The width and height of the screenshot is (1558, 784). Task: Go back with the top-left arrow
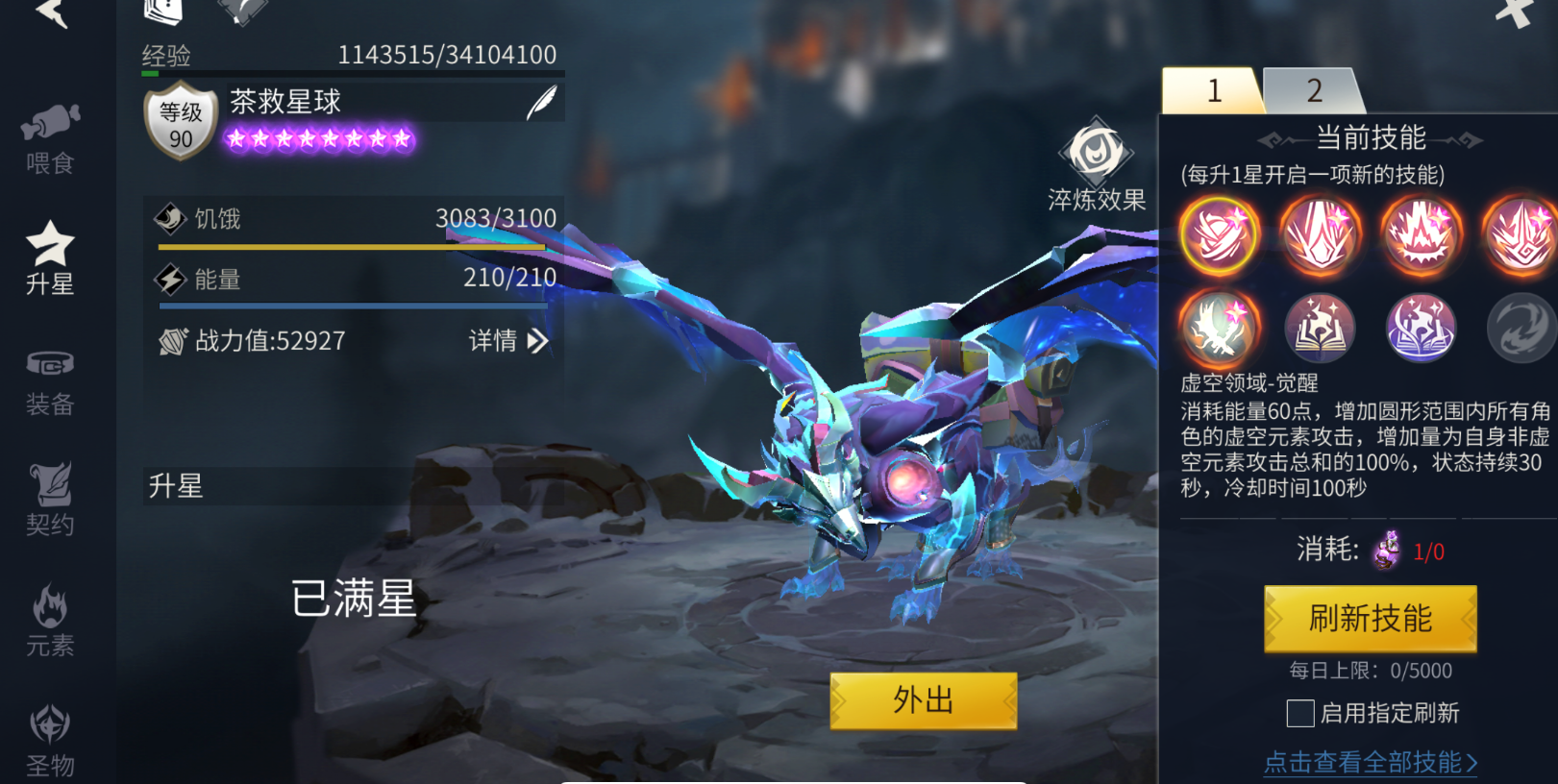[x=52, y=12]
